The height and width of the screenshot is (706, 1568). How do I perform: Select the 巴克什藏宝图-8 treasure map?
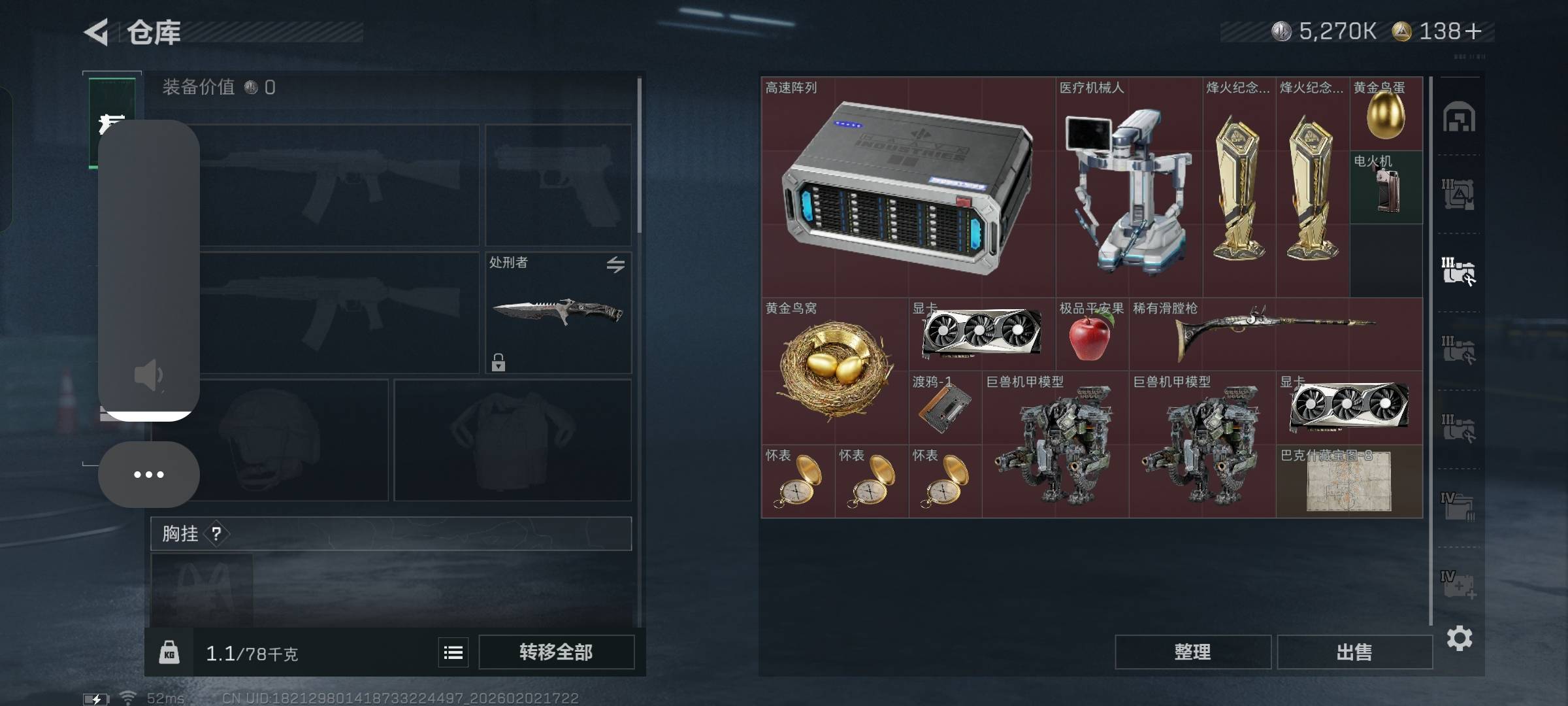pyautogui.click(x=1349, y=481)
